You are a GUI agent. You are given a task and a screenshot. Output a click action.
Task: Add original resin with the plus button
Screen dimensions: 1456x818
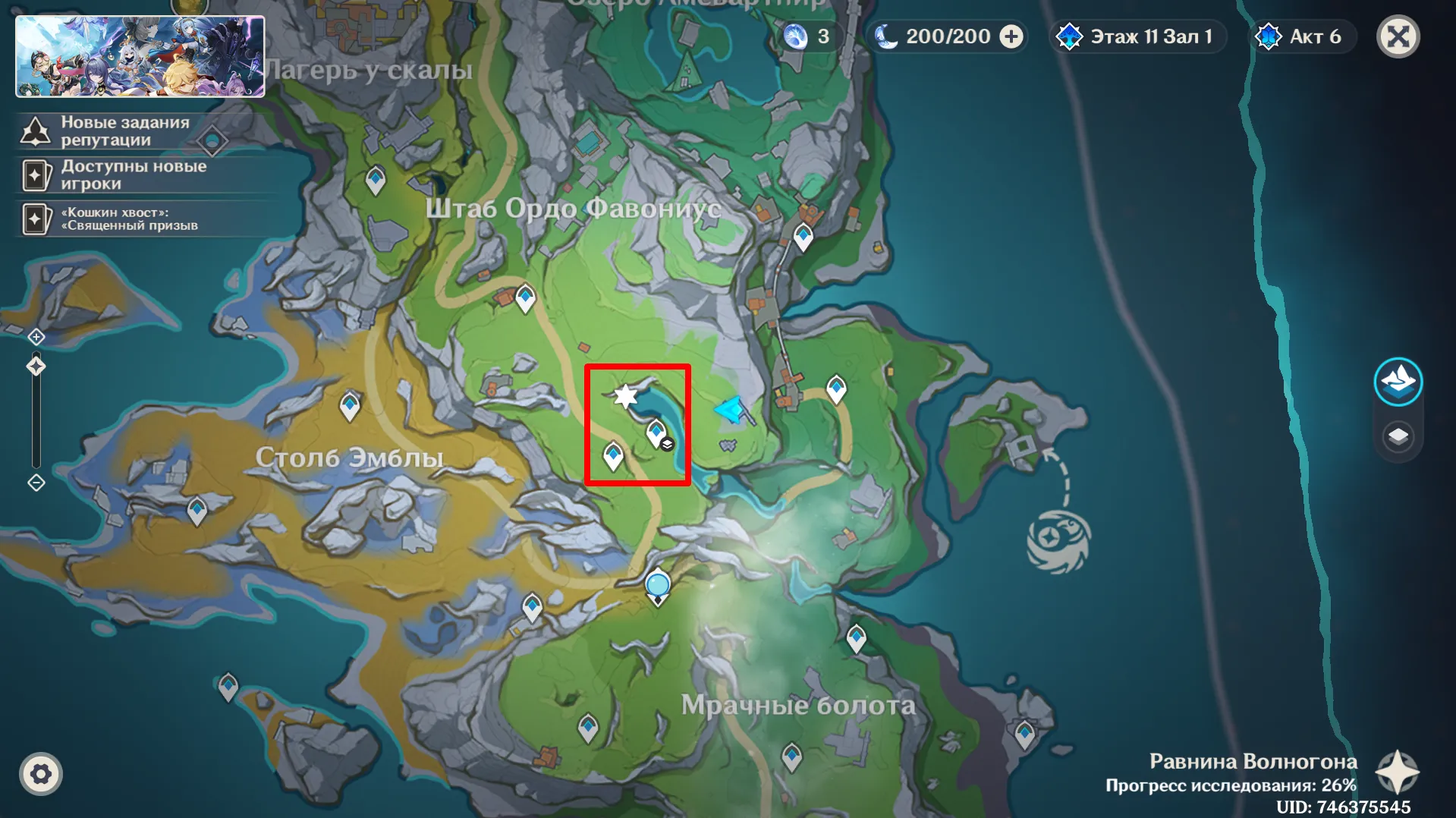[1011, 36]
